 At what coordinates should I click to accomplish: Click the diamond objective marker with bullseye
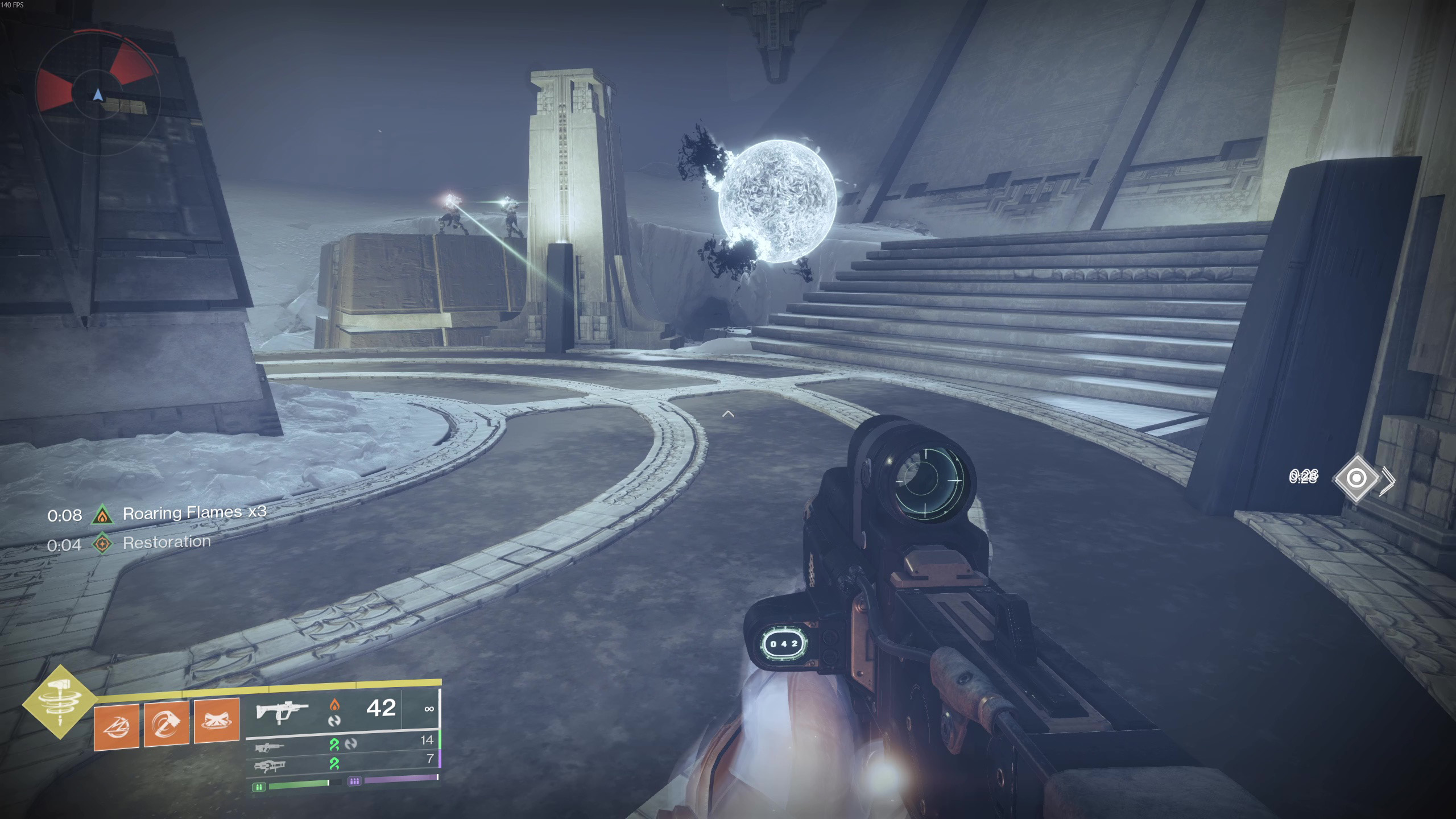(x=1356, y=478)
